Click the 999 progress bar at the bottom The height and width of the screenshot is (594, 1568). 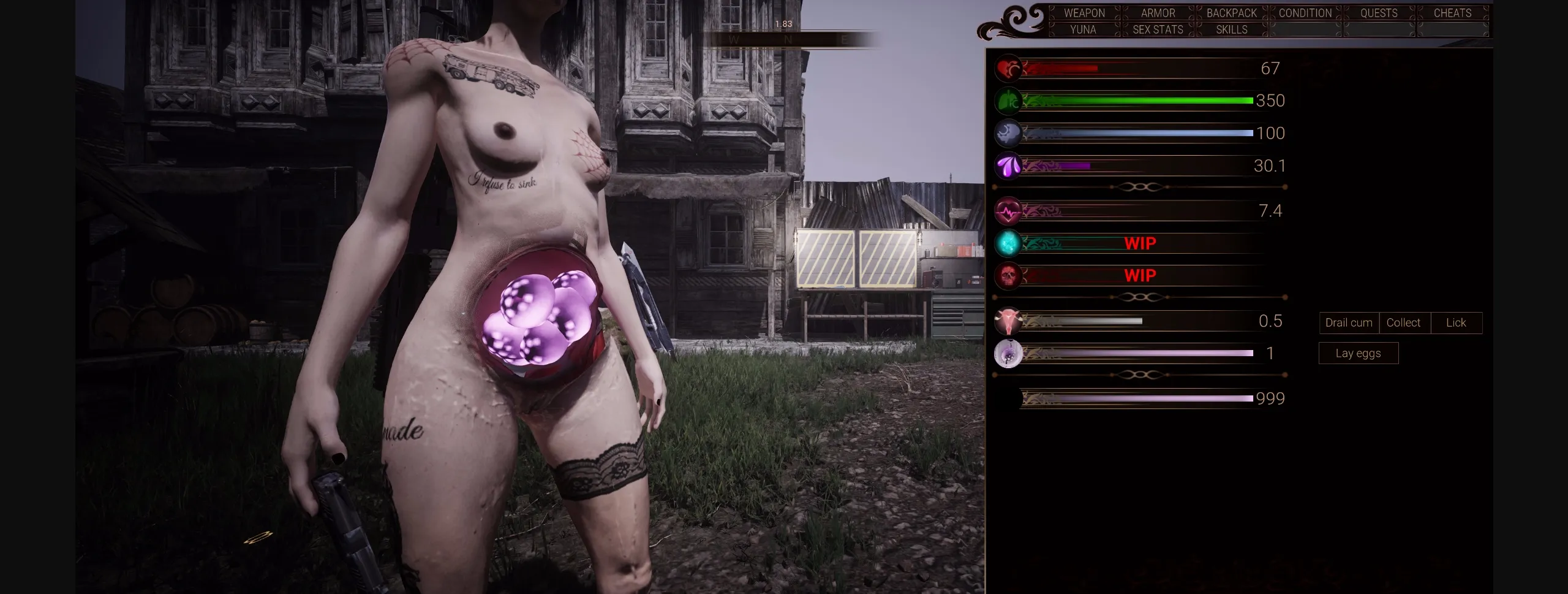click(1133, 398)
